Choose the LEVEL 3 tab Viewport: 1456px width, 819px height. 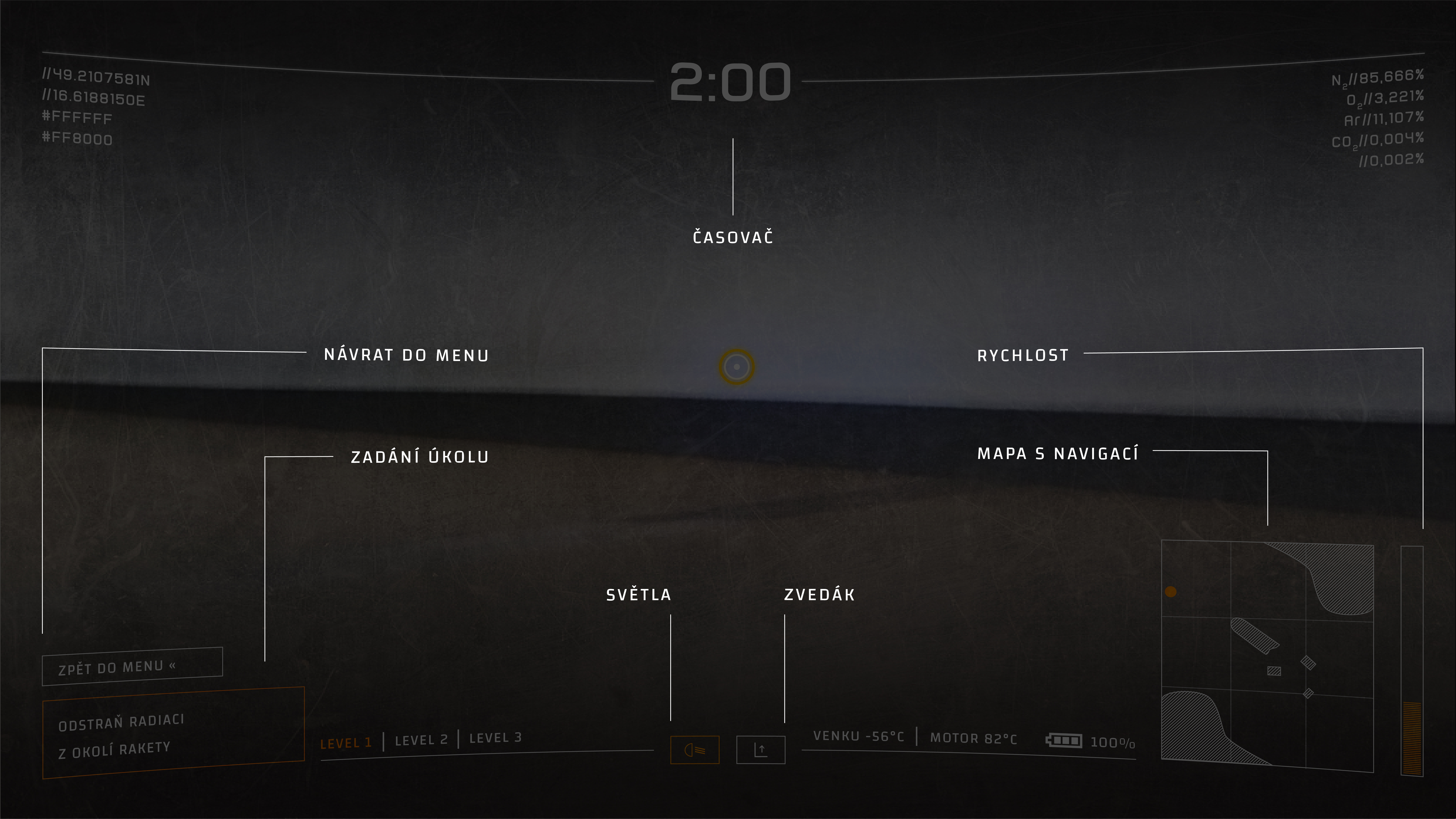(495, 738)
